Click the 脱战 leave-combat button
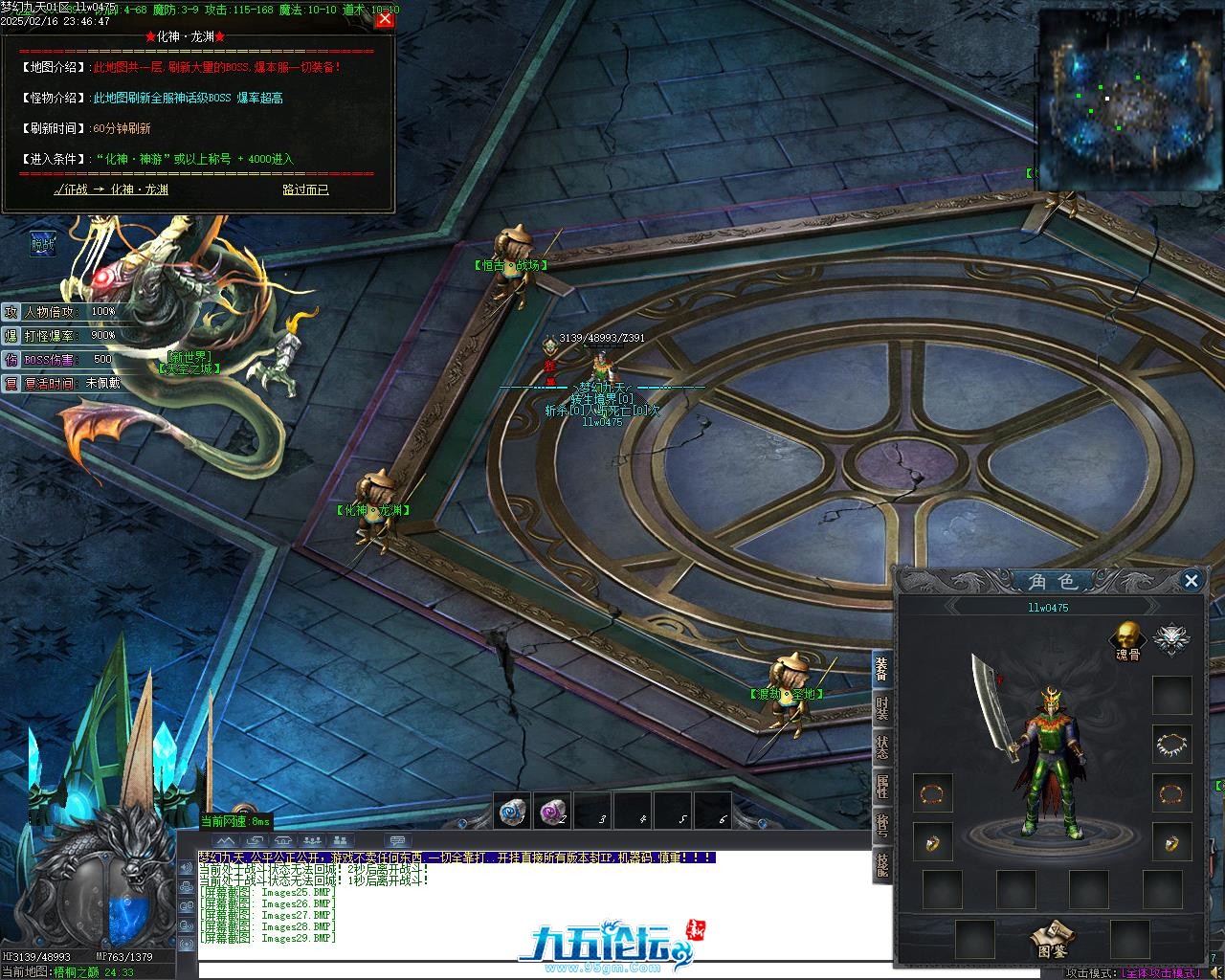Viewport: 1225px width, 980px height. pyautogui.click(x=43, y=244)
